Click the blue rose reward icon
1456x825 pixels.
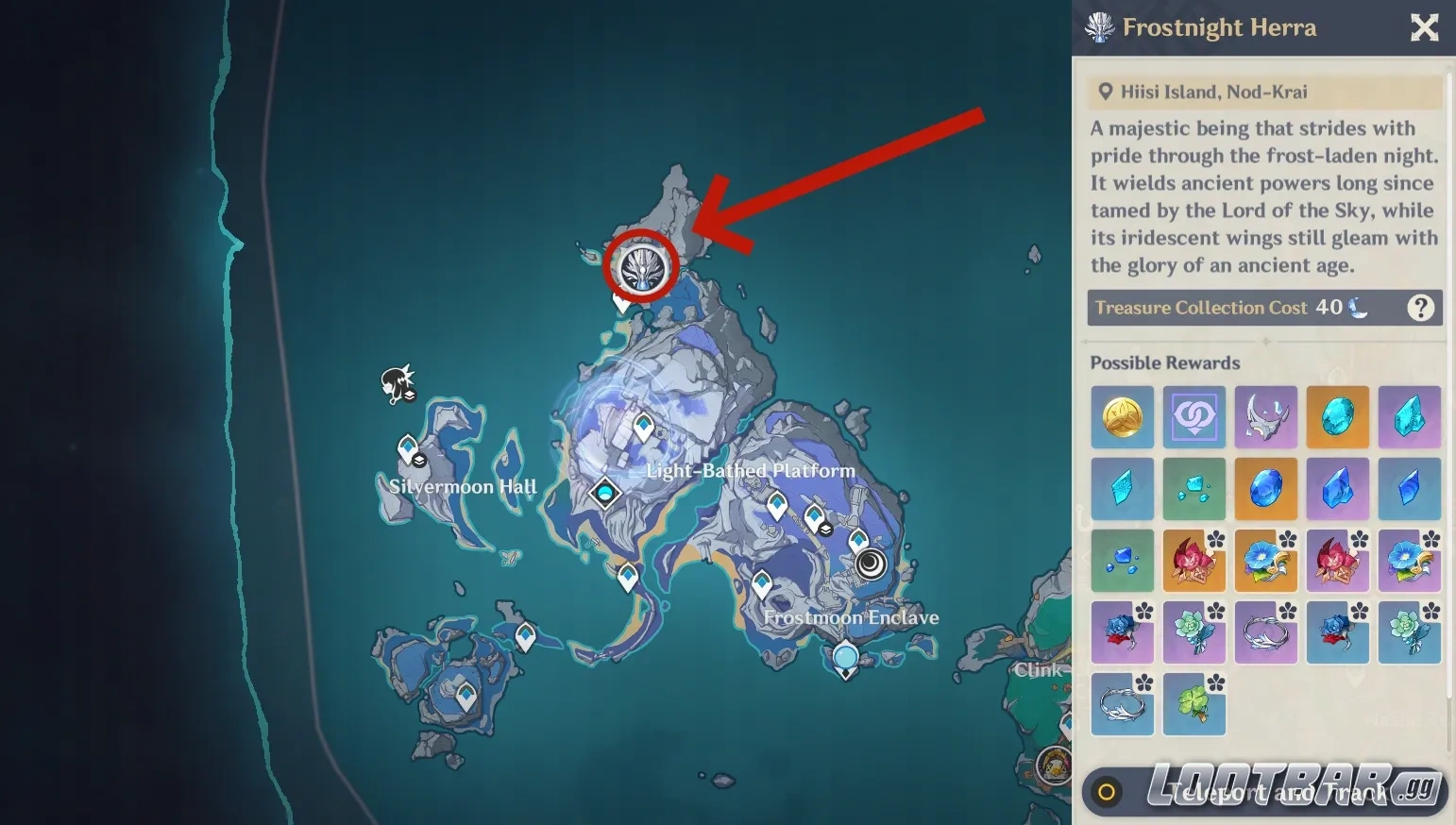pyautogui.click(x=1123, y=632)
